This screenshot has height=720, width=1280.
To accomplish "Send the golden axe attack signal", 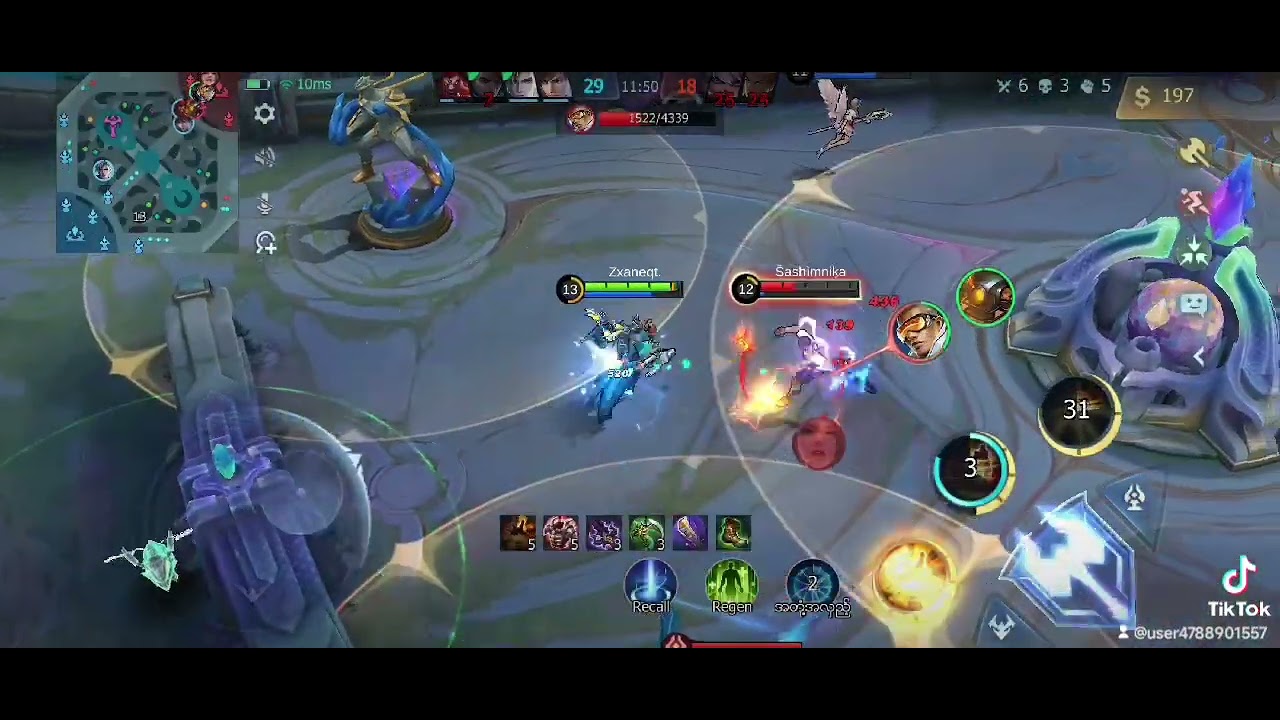I will [1194, 152].
